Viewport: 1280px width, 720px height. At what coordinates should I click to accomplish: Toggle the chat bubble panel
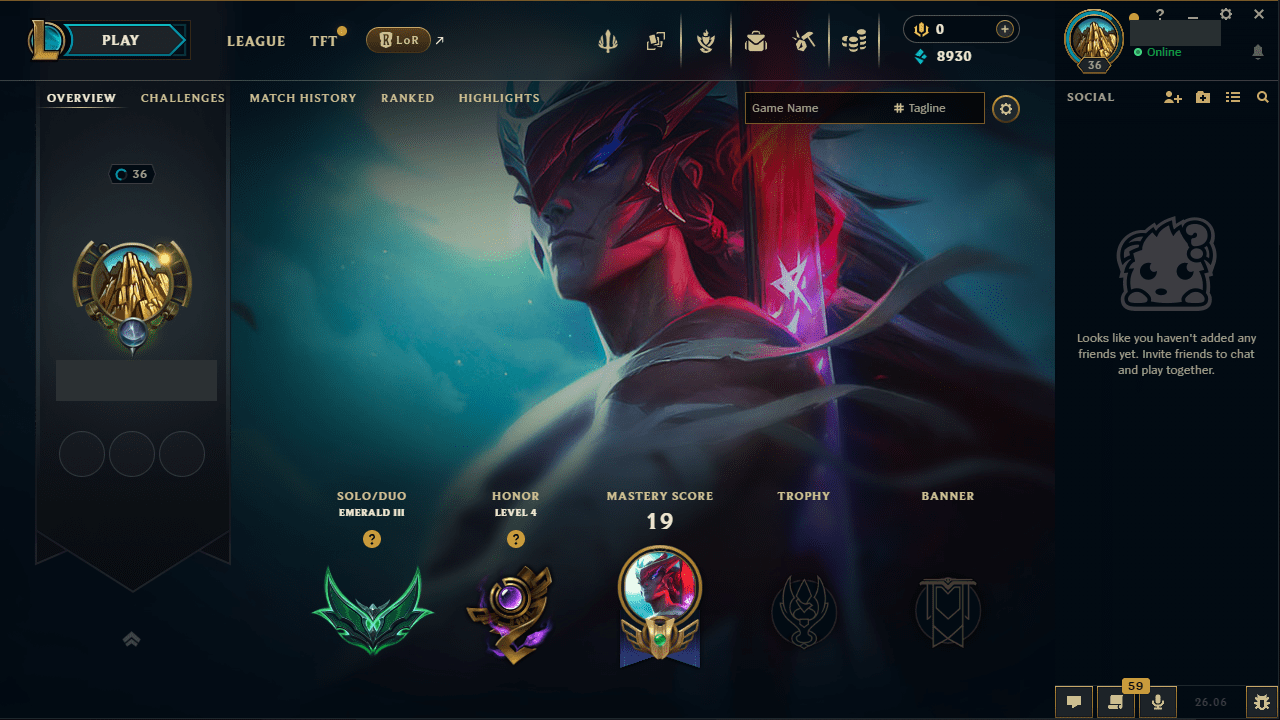1074,701
